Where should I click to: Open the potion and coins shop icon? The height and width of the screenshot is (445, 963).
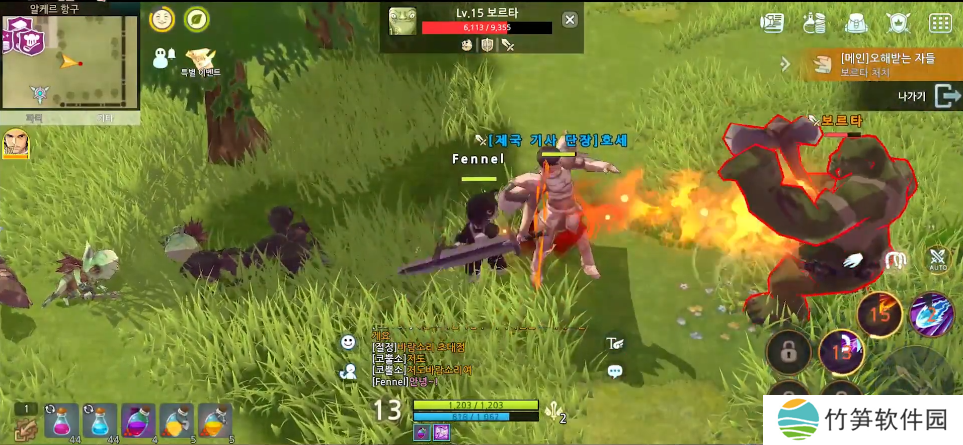815,22
